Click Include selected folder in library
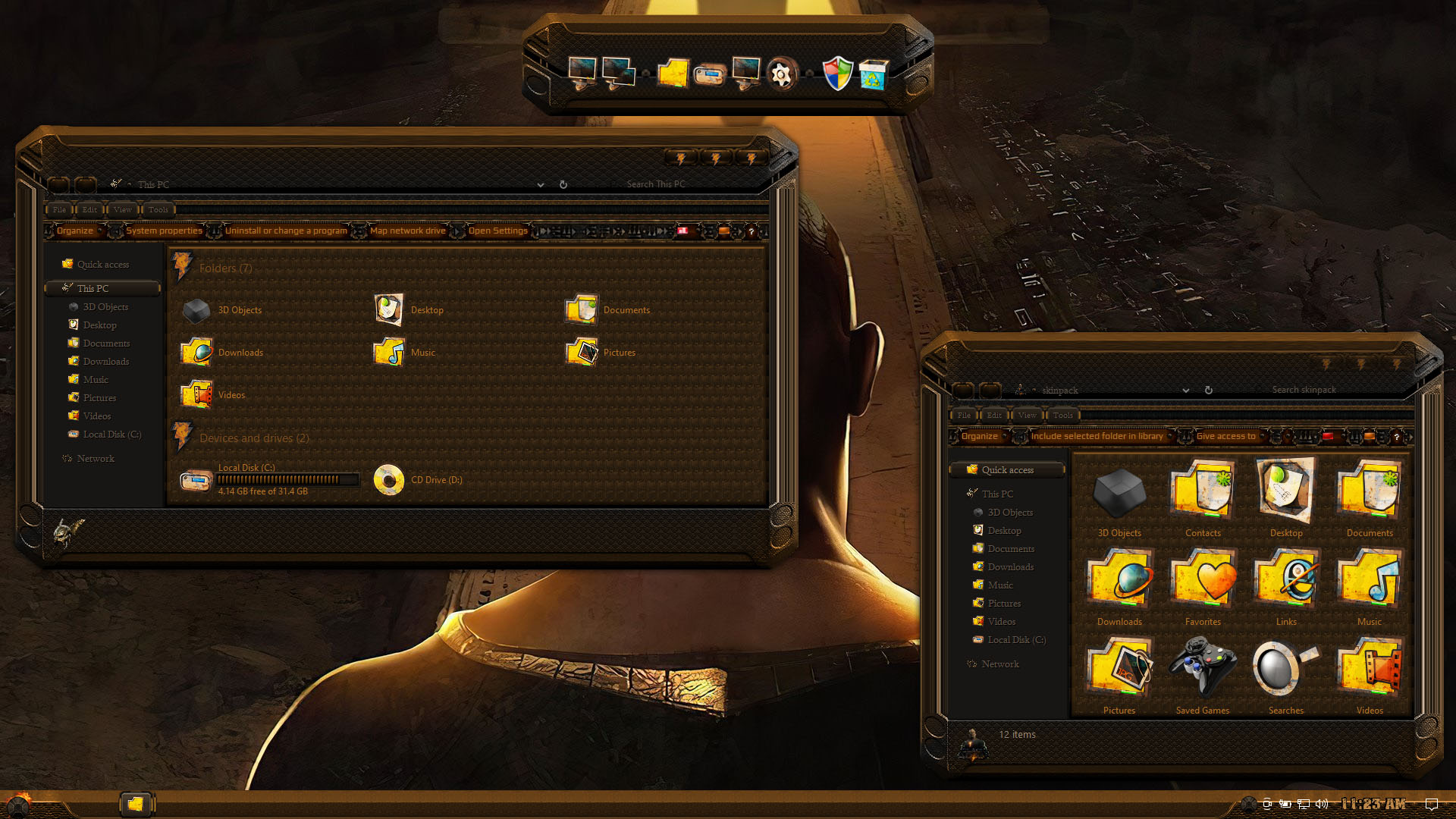Screen dimensions: 1456x819 [x=1097, y=436]
